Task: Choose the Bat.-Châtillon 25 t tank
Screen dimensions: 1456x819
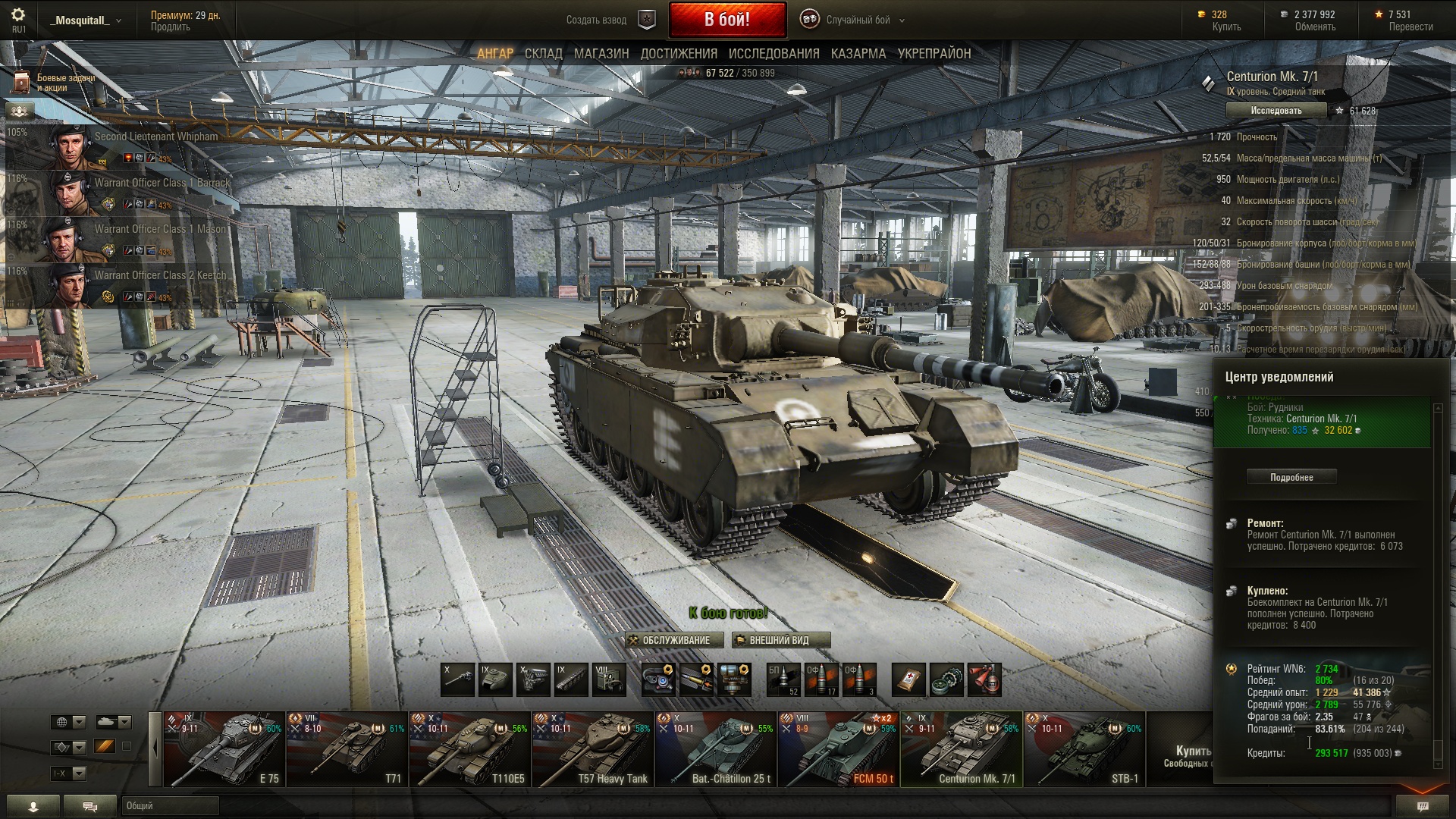Action: tap(716, 749)
